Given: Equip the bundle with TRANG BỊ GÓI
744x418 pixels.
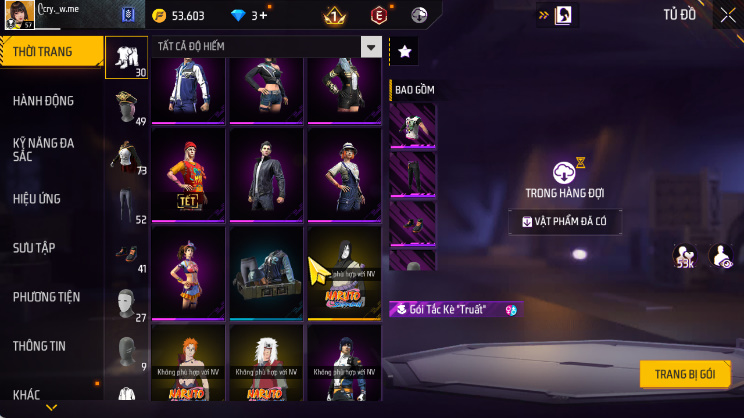Looking at the screenshot, I should tap(685, 374).
